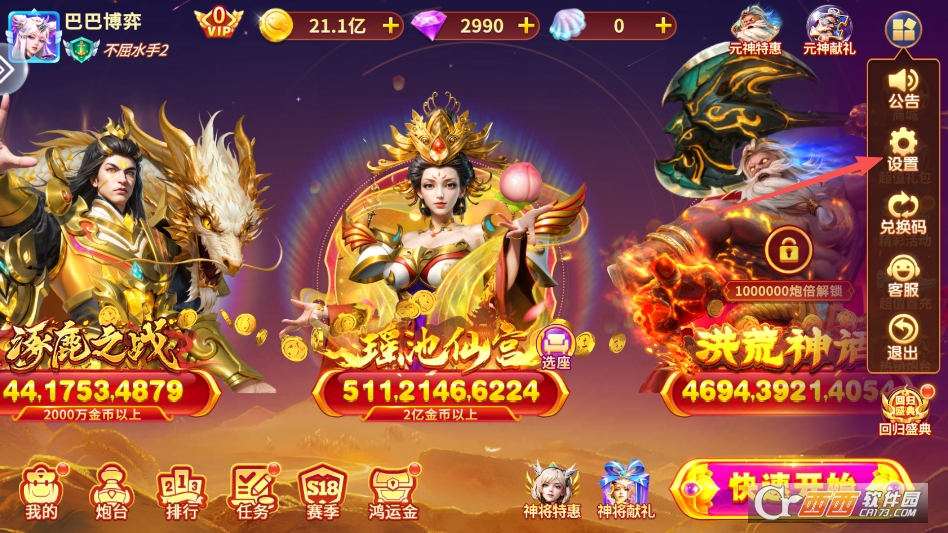The width and height of the screenshot is (948, 533).
Task: Add purple diamonds with the plus button
Action: [x=527, y=26]
